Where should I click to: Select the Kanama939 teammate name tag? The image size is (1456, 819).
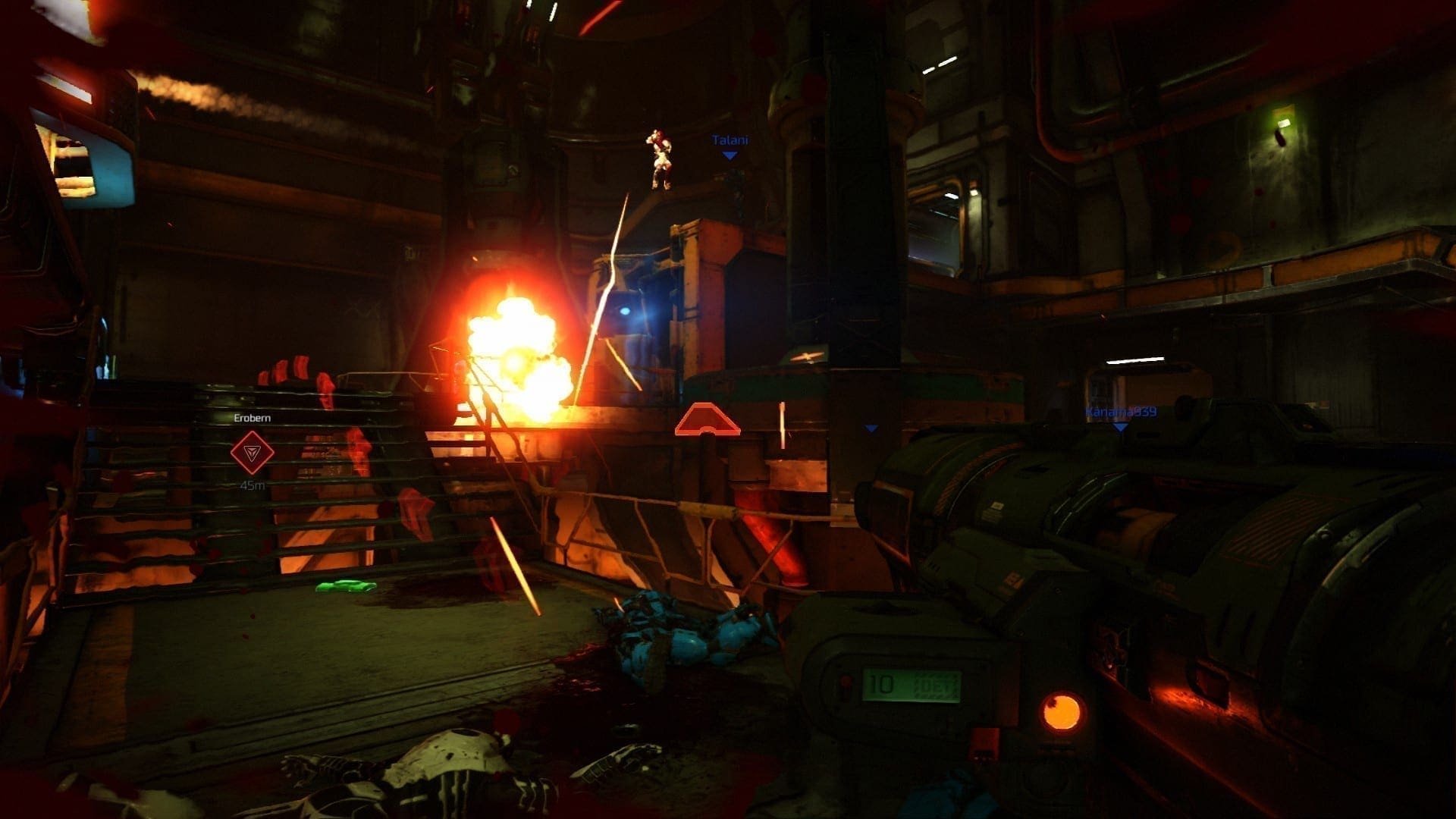[x=1120, y=412]
